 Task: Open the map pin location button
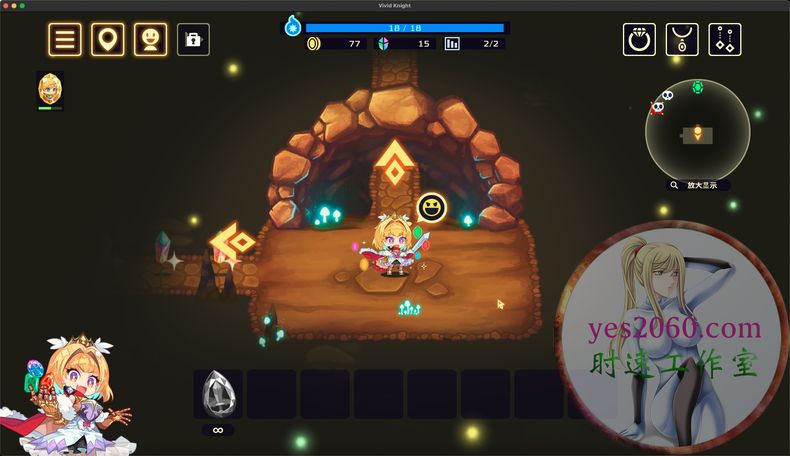(108, 40)
